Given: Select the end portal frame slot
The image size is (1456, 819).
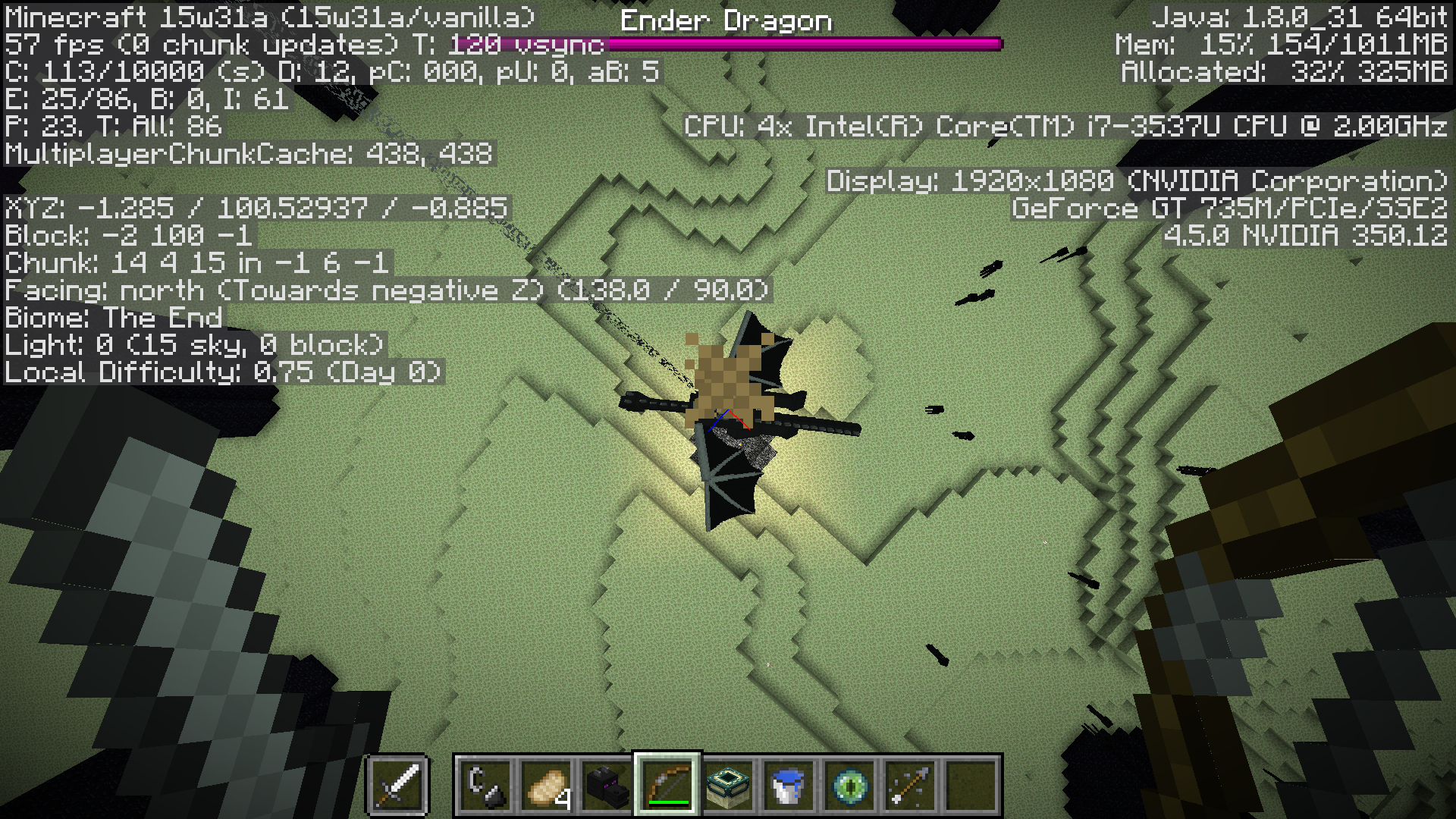Looking at the screenshot, I should (x=728, y=786).
